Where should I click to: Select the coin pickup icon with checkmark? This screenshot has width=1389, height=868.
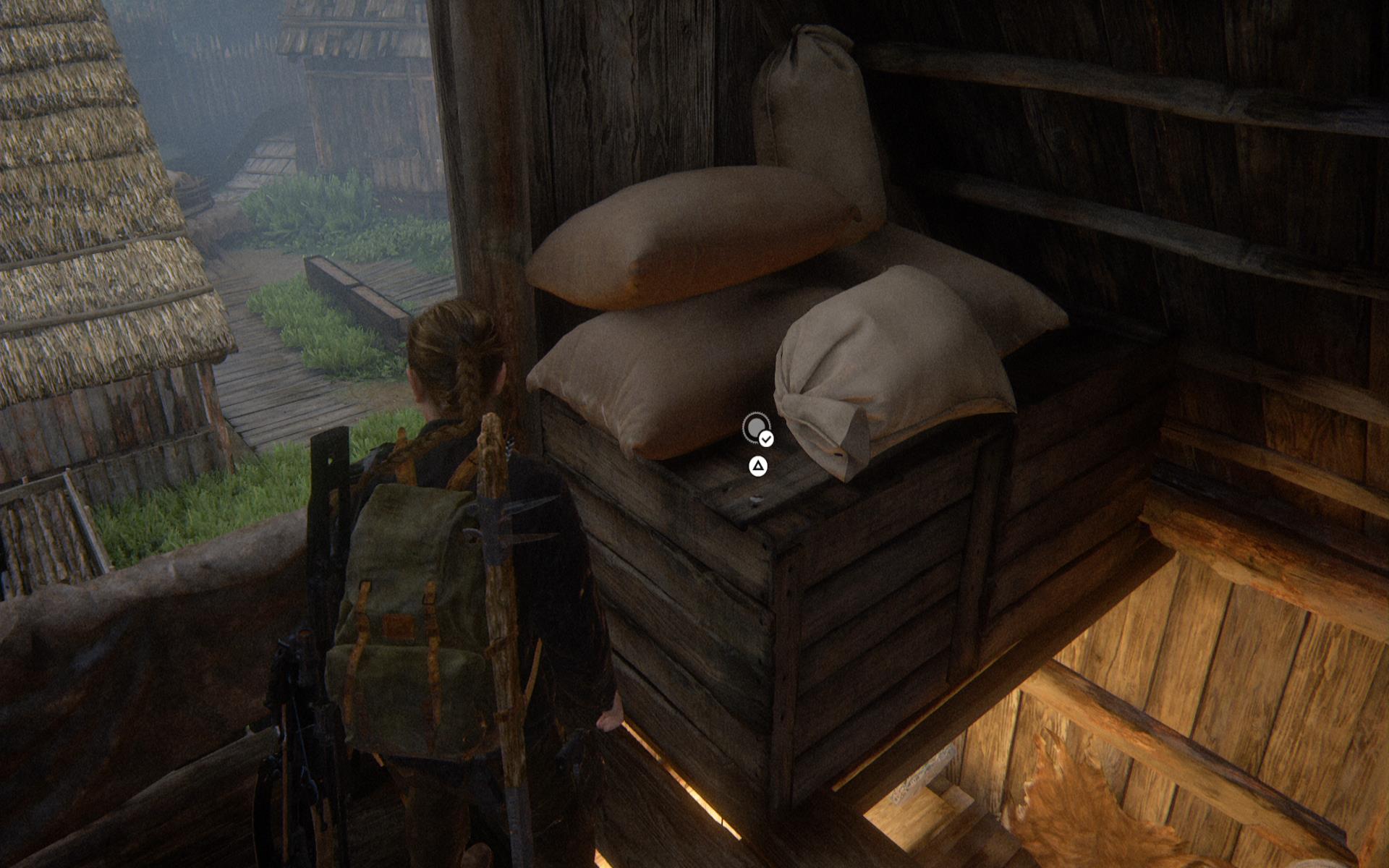point(757,428)
